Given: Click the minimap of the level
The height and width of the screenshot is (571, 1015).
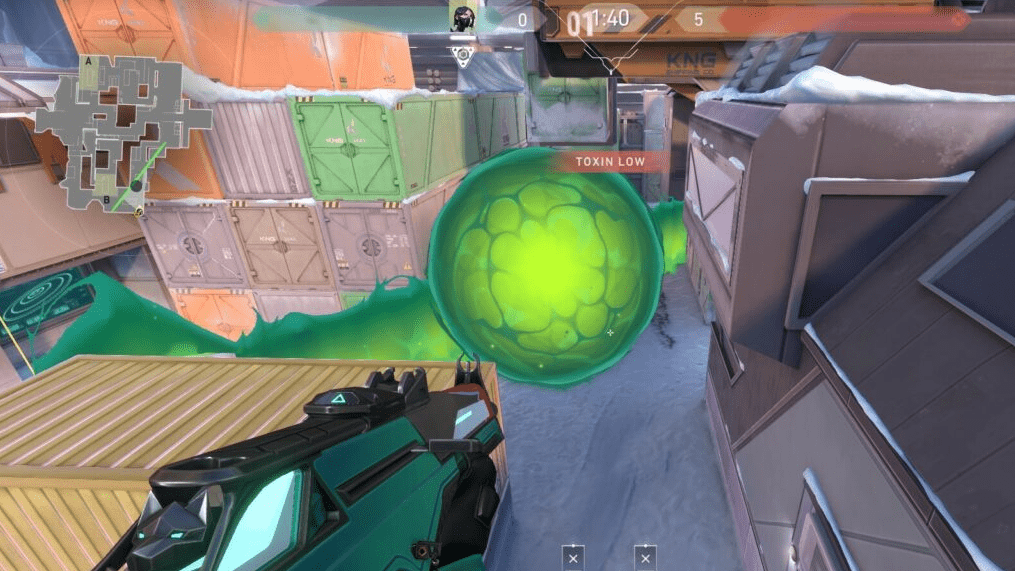Looking at the screenshot, I should click(x=124, y=130).
